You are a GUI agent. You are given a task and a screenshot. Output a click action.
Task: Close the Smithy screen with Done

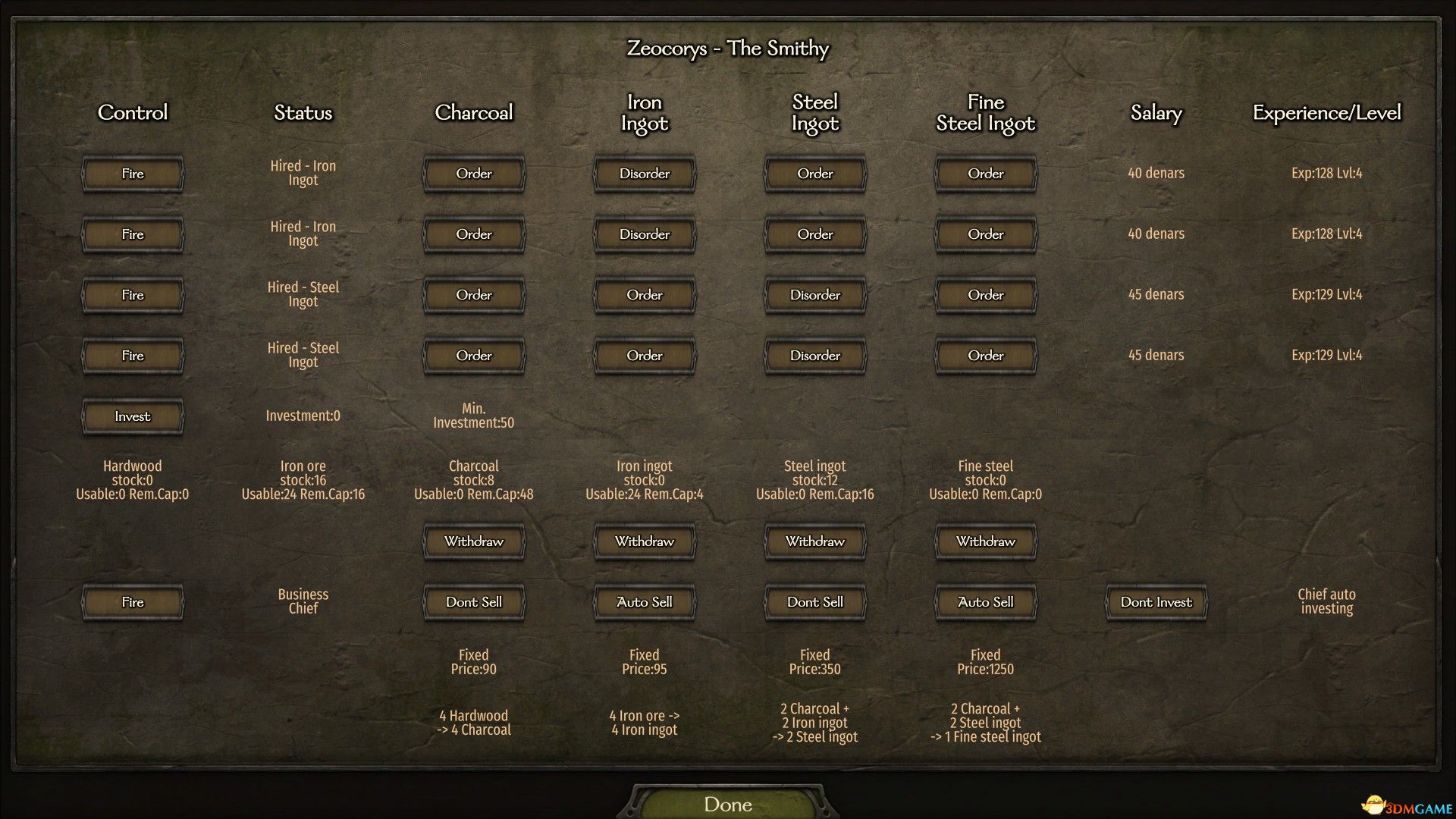tap(728, 804)
